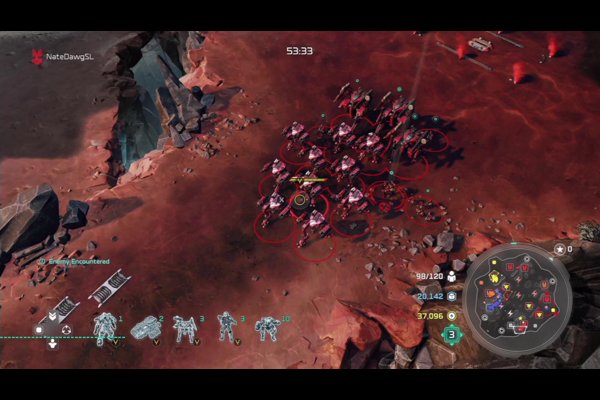Choose the unit group showing count 10

click(x=267, y=328)
